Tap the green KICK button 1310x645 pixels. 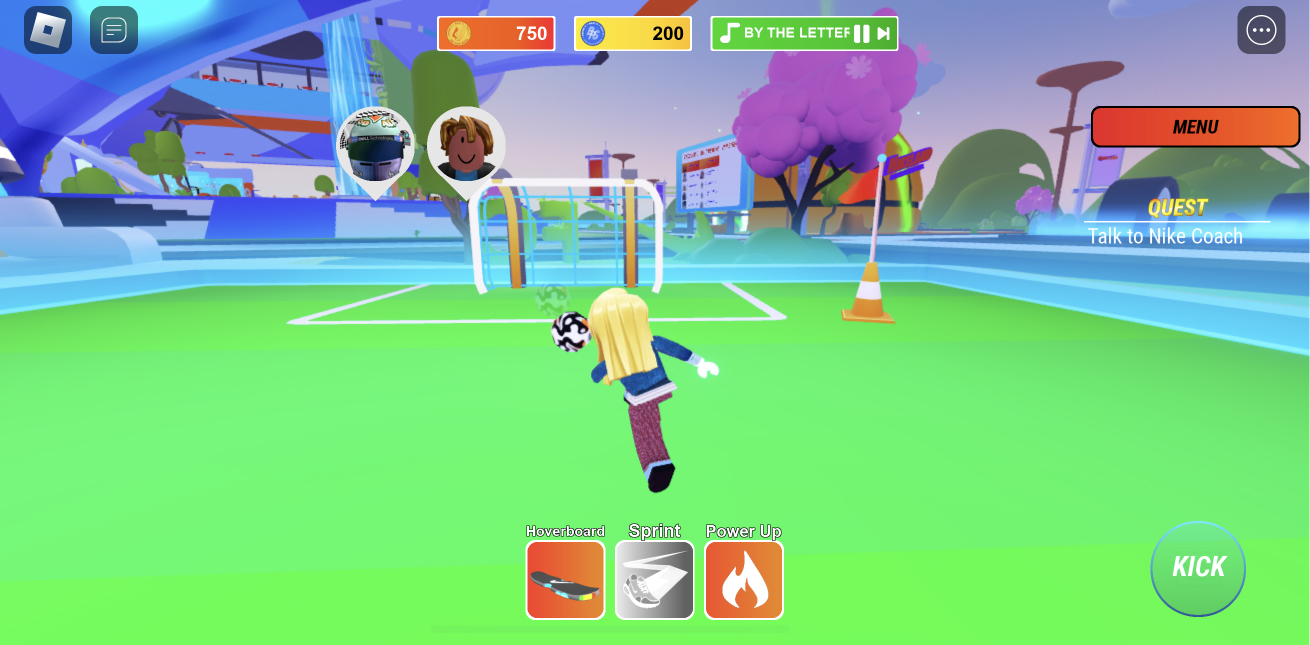point(1198,567)
